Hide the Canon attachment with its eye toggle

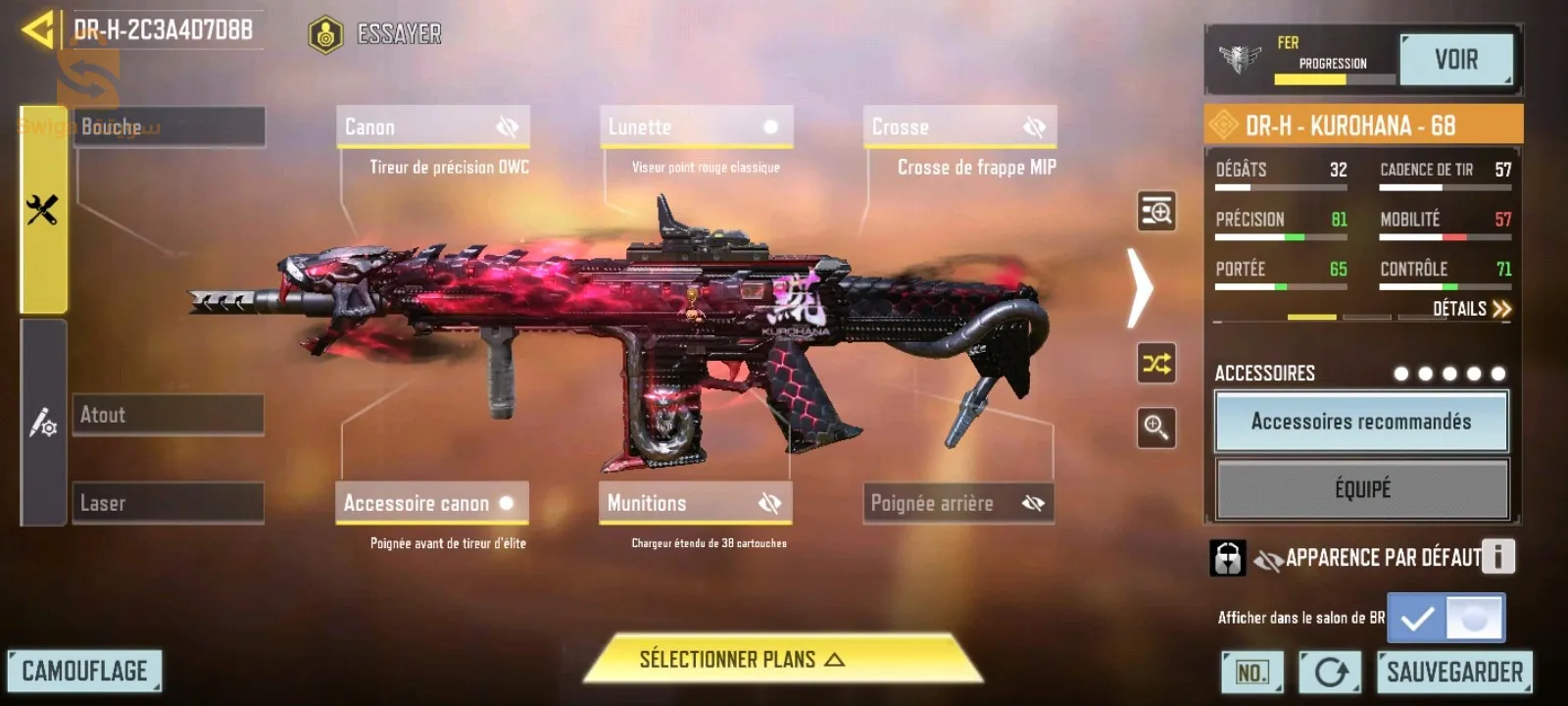tap(506, 126)
